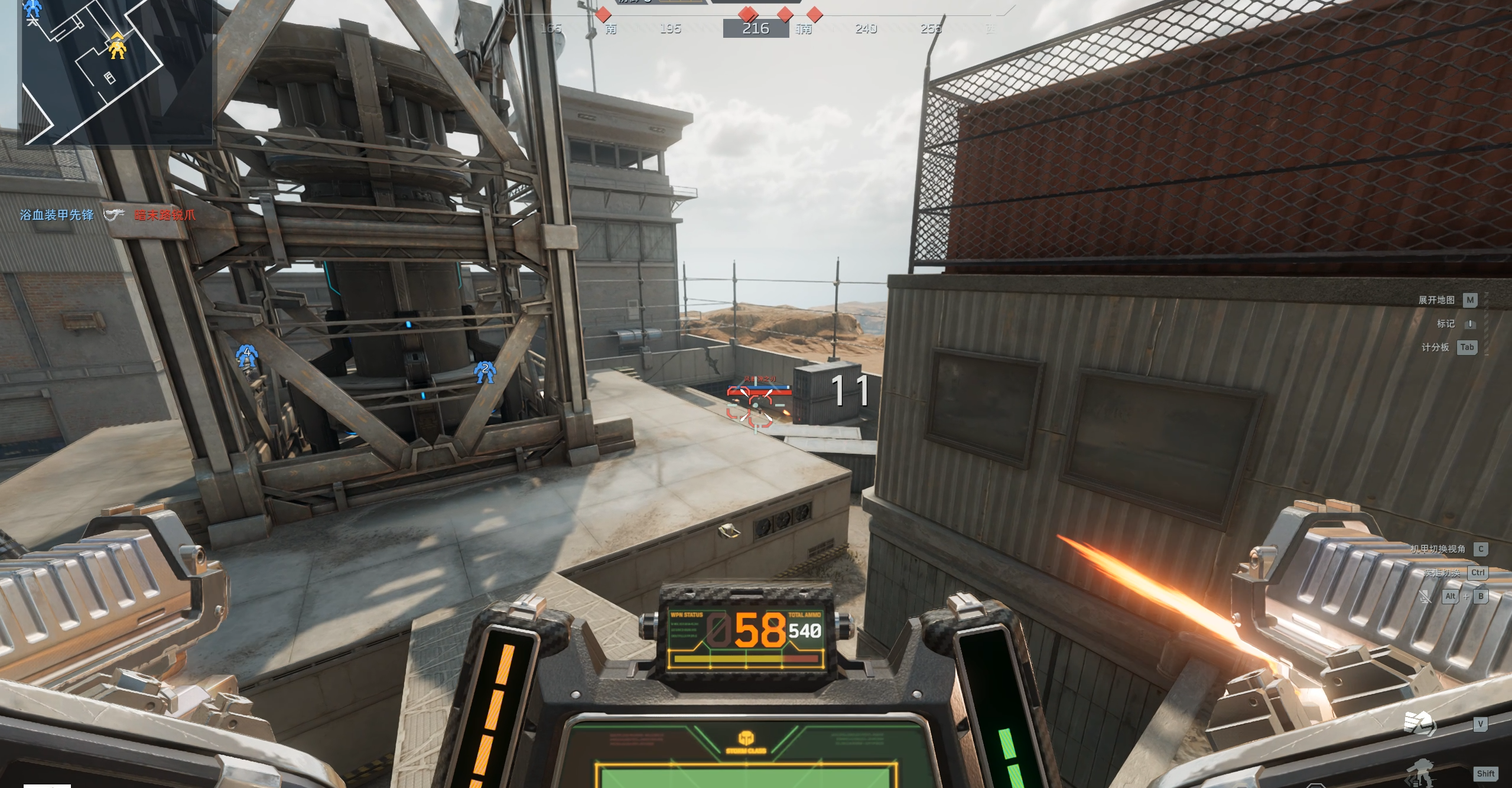Click the kill feed entry 浴血装甲先锋
This screenshot has height=788, width=1512.
(57, 215)
